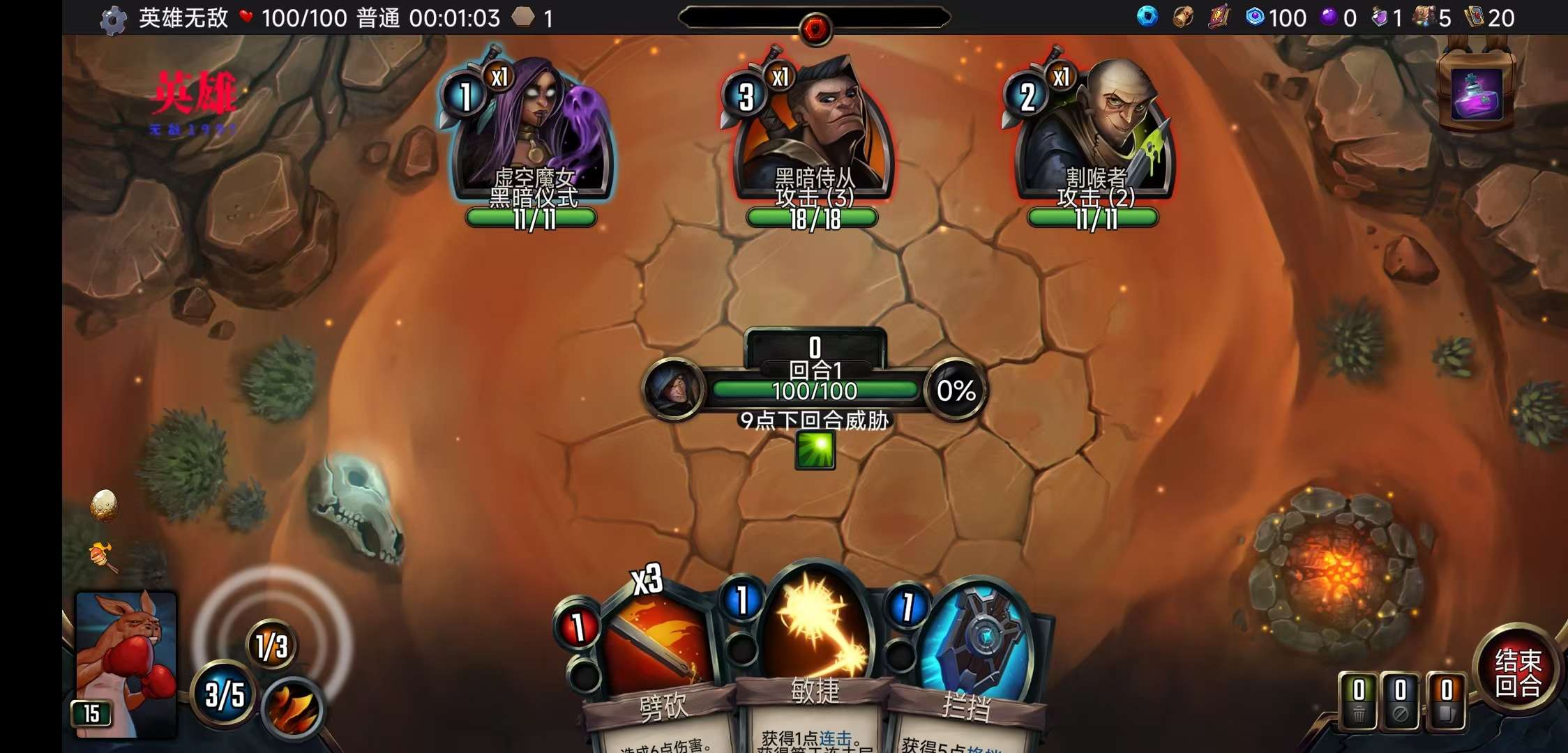
Task: Click the blue round gem icon
Action: pos(1147,17)
